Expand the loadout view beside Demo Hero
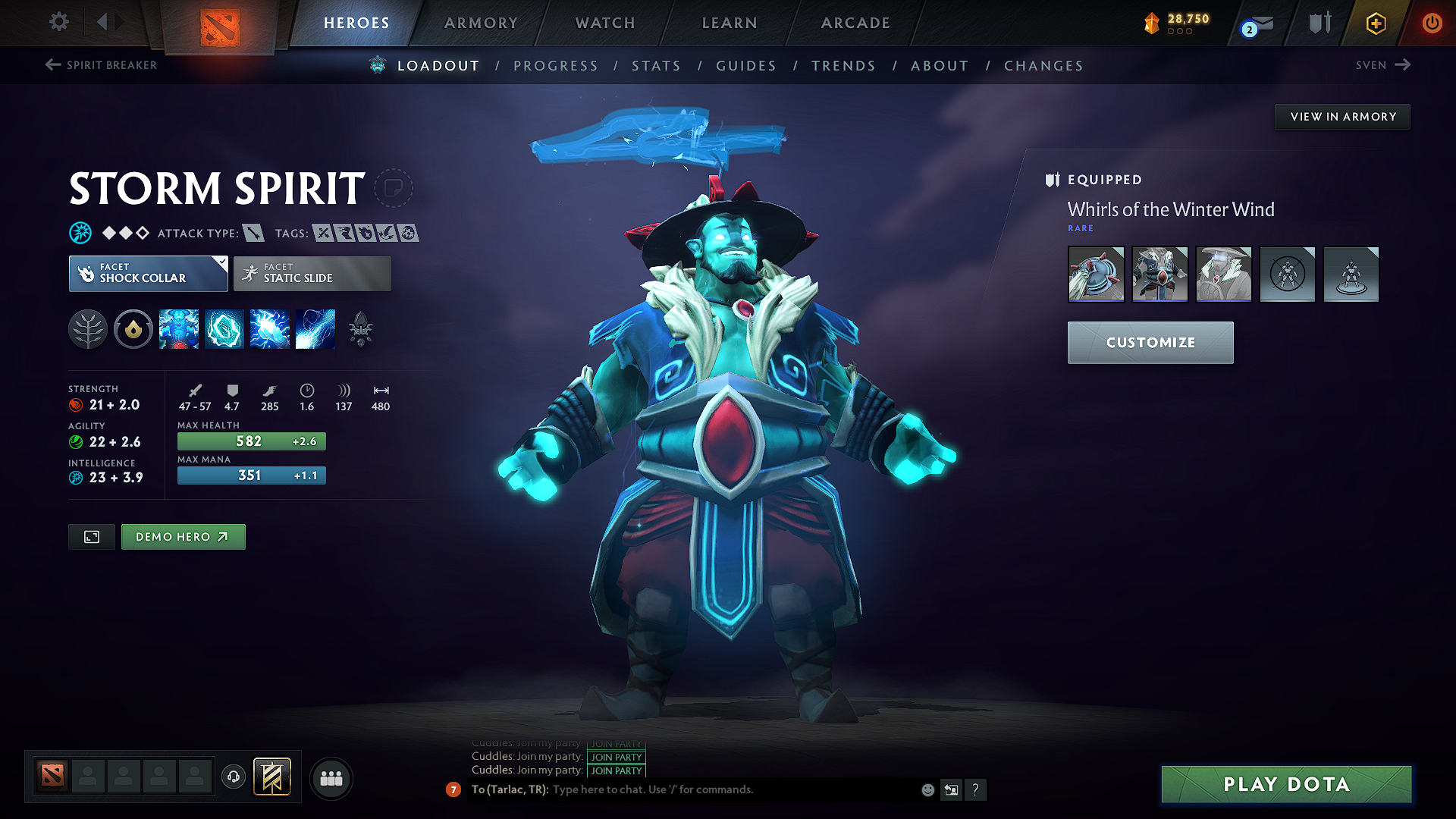Viewport: 1456px width, 819px height. (91, 537)
